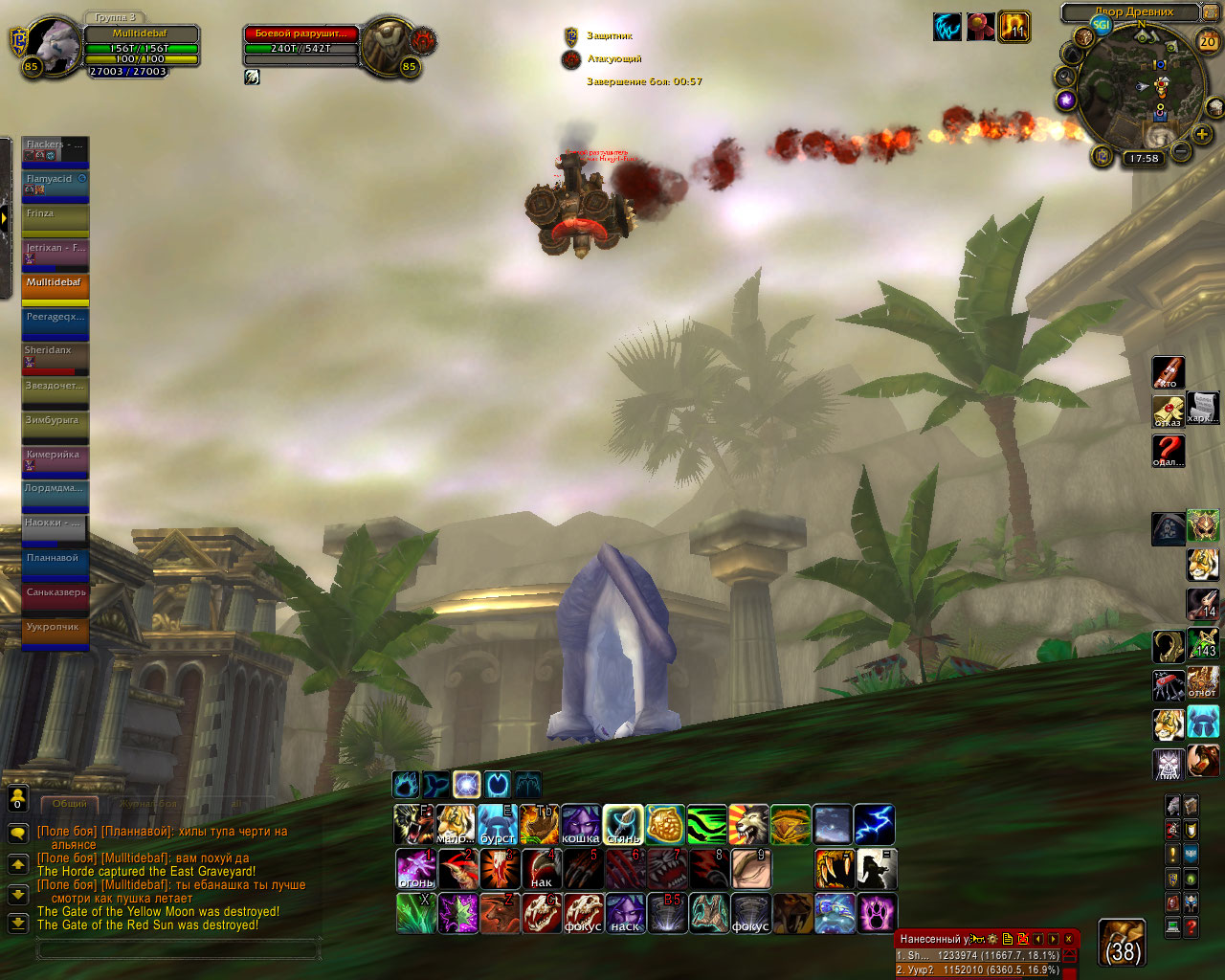Click the chat input box
Image resolution: width=1225 pixels, height=980 pixels.
[177, 949]
